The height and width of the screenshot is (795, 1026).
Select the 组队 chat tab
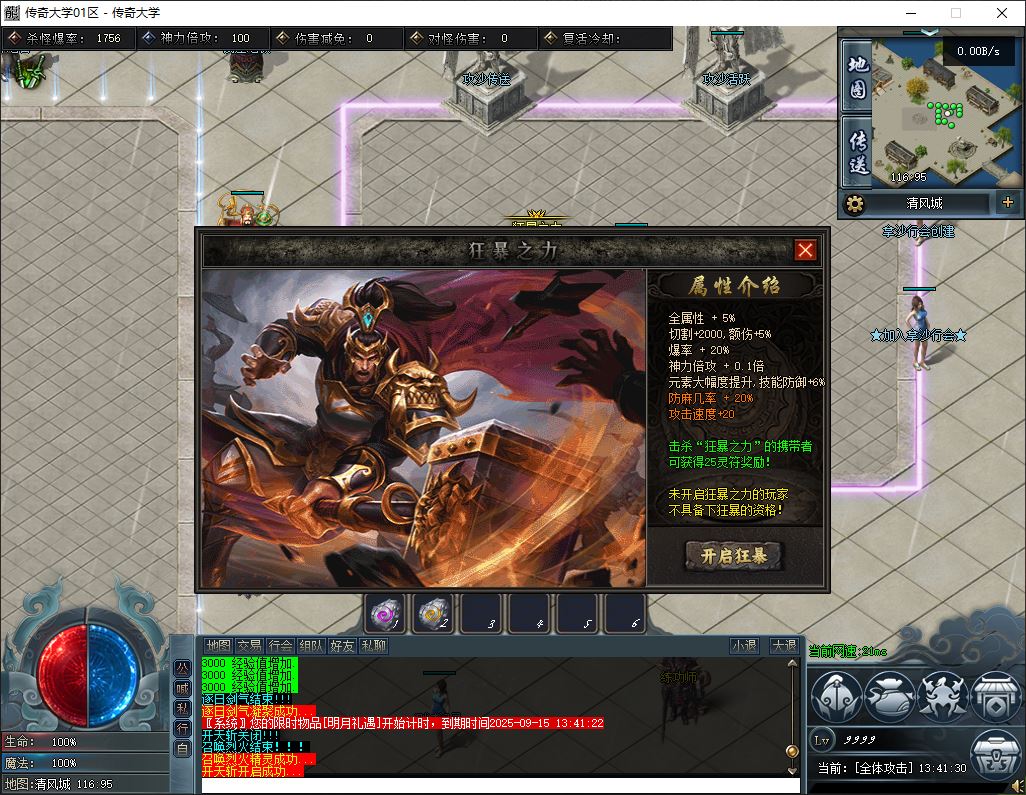[x=312, y=646]
